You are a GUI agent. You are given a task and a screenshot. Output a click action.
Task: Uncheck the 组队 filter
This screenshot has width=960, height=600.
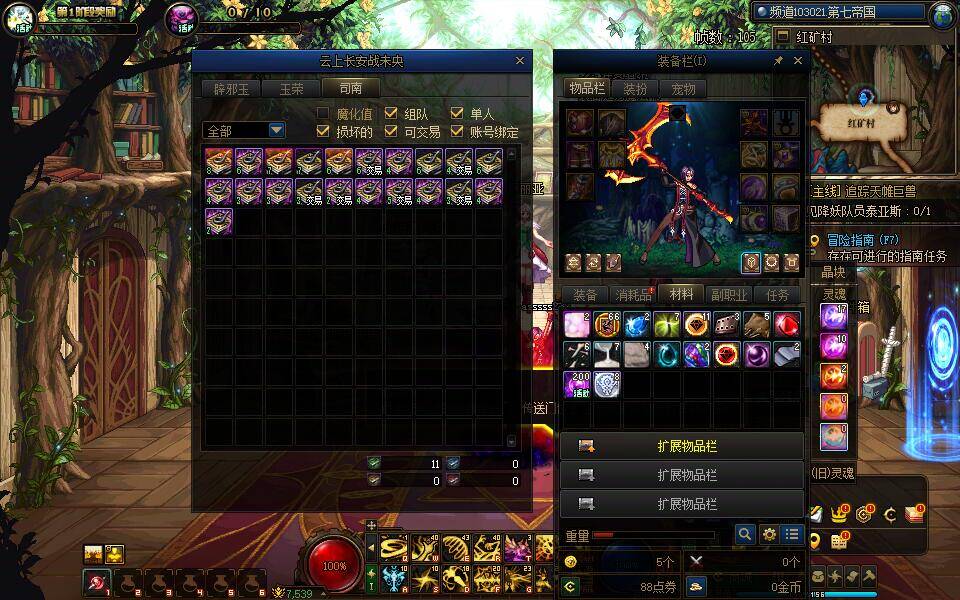pos(391,114)
